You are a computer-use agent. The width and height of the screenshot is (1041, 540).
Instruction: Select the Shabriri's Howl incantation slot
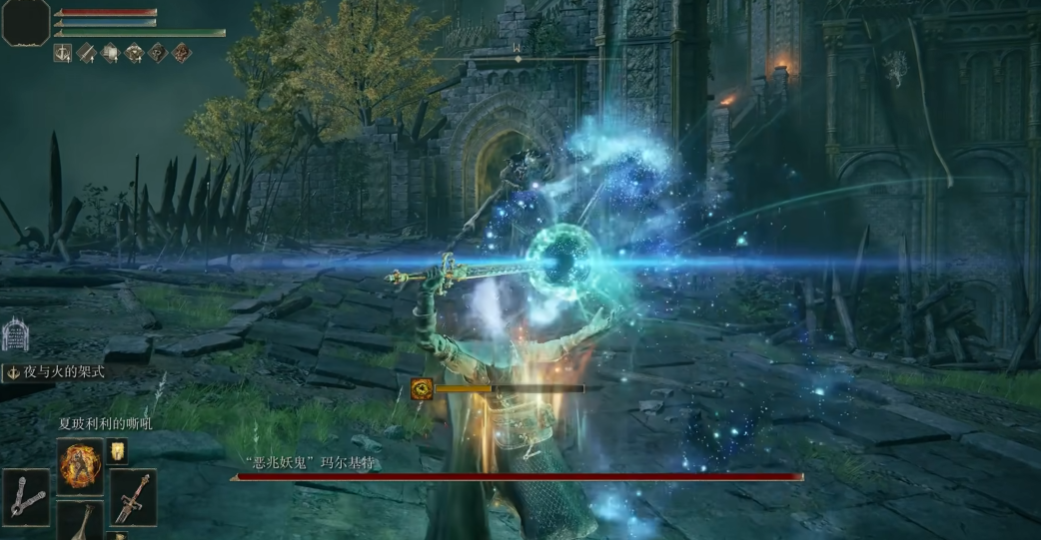point(79,465)
